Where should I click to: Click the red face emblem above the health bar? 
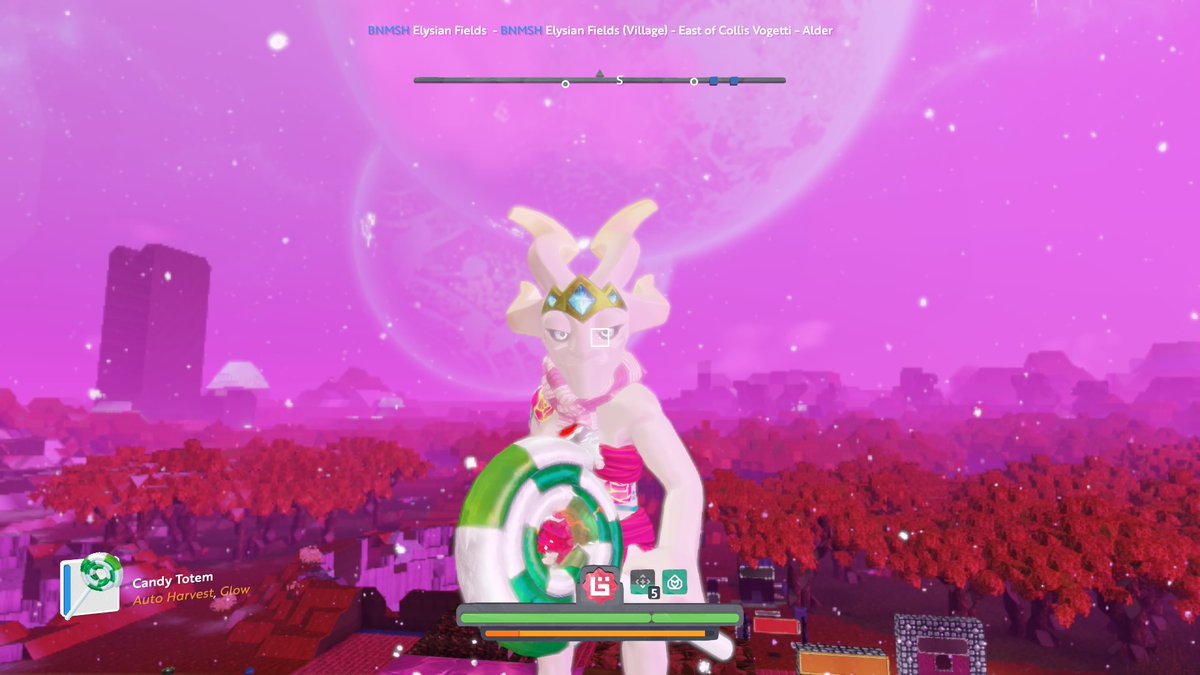pyautogui.click(x=601, y=583)
